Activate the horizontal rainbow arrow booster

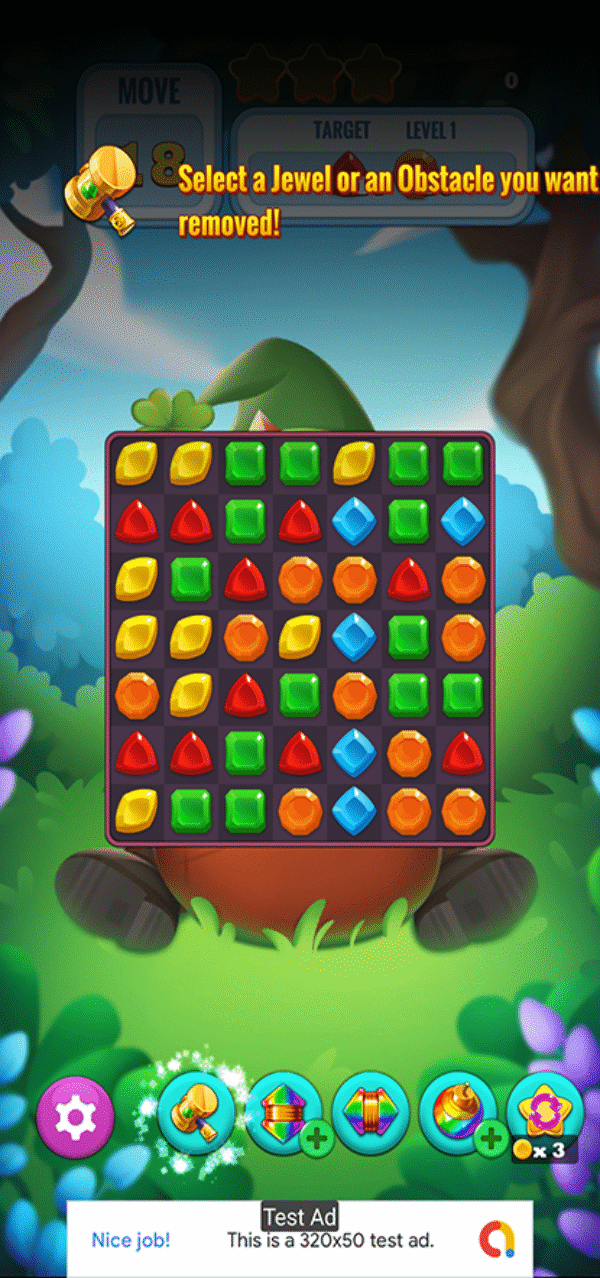(x=370, y=1112)
